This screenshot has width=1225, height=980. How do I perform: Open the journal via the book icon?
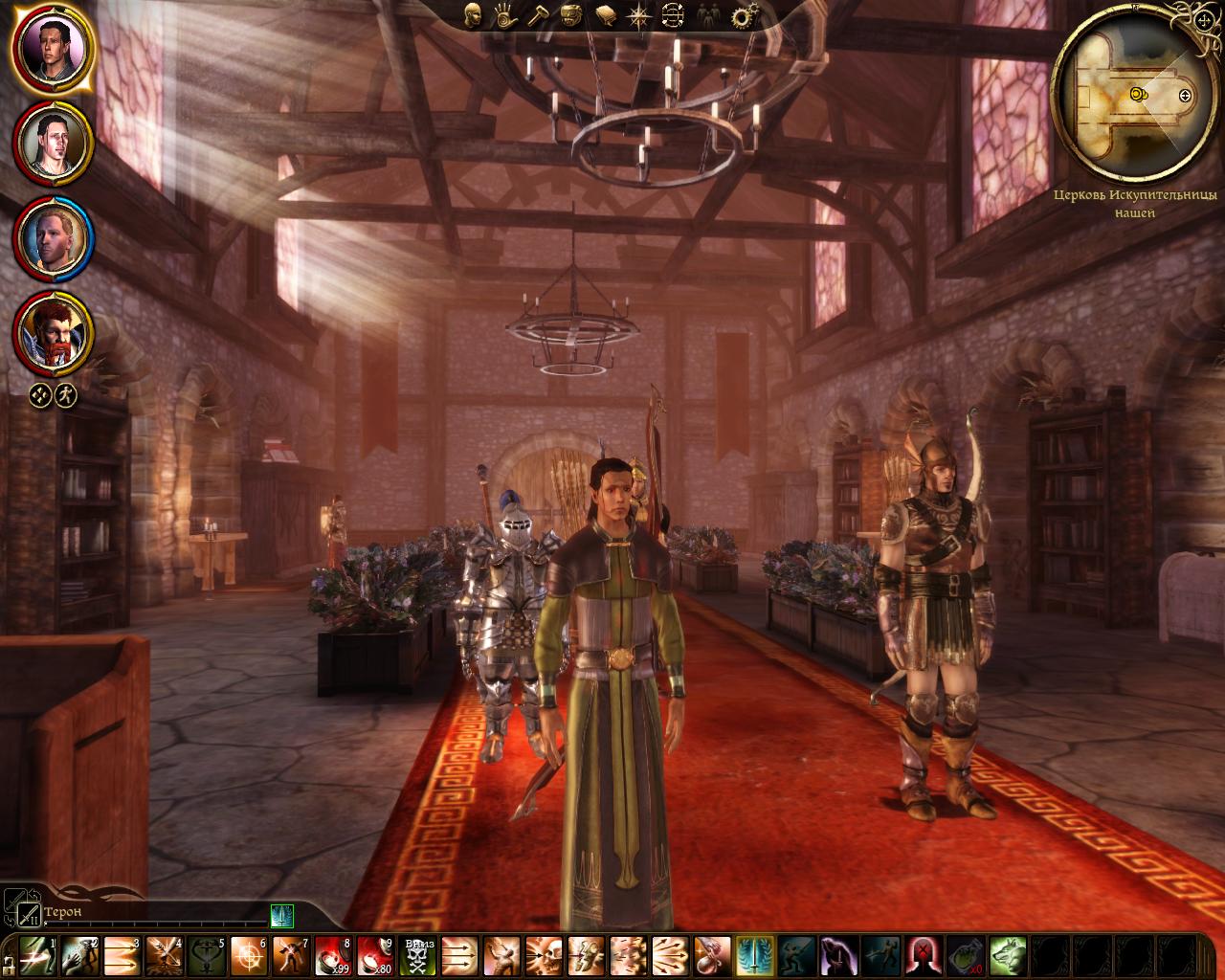[606, 16]
